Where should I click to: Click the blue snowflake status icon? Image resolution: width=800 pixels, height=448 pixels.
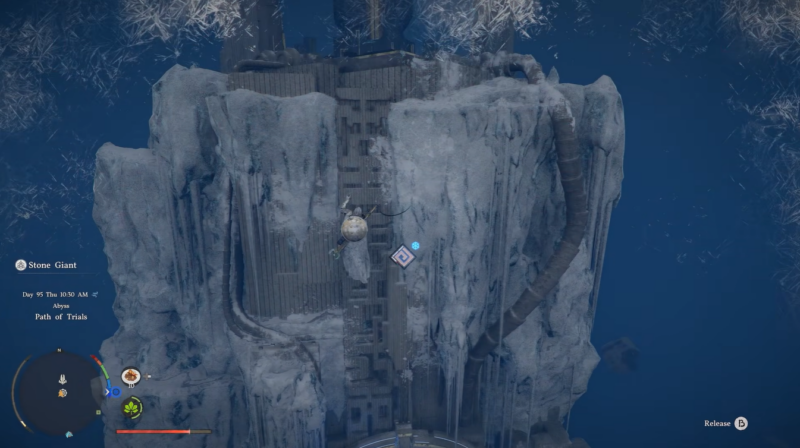coord(415,245)
